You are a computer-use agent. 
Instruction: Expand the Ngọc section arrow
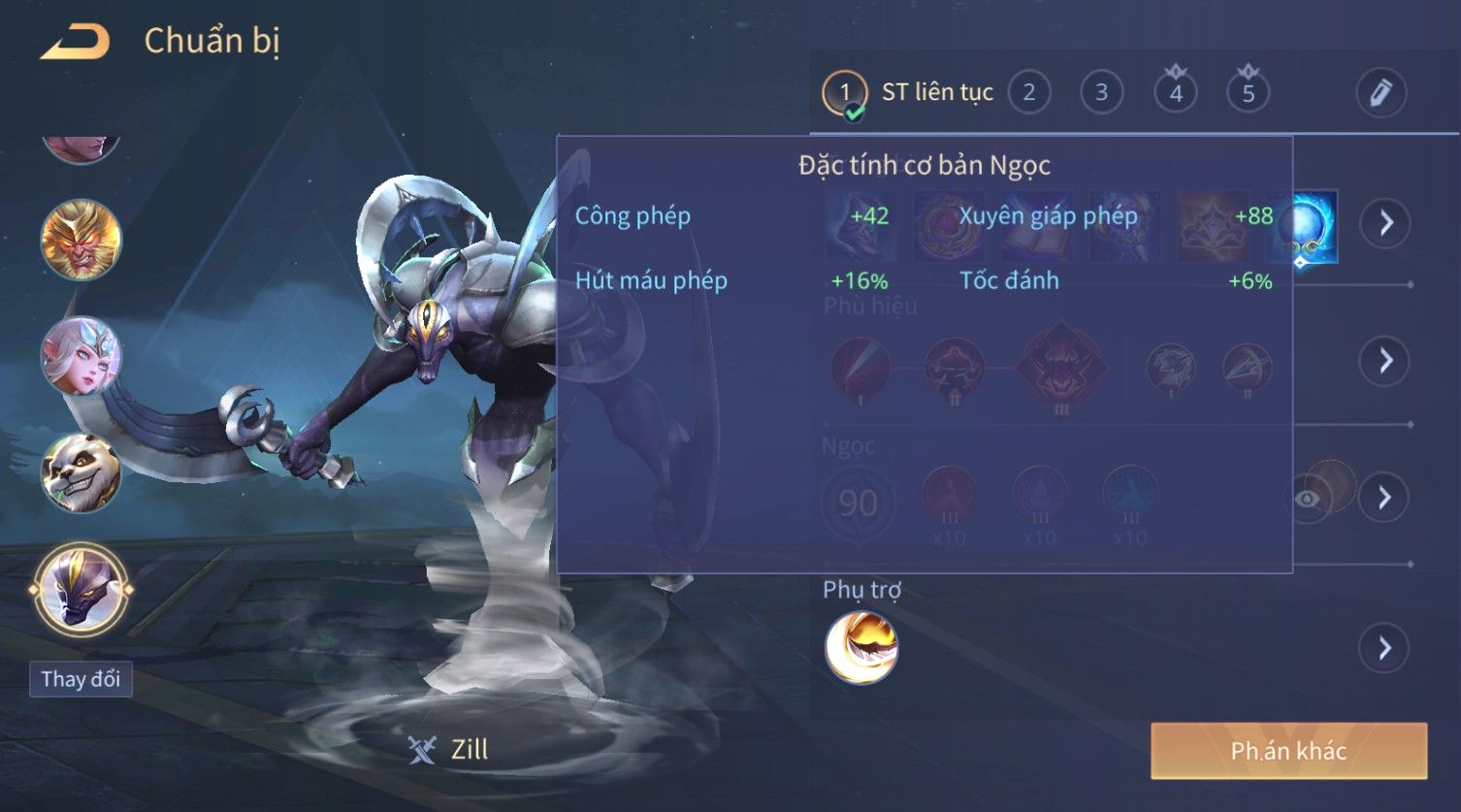pos(1385,498)
